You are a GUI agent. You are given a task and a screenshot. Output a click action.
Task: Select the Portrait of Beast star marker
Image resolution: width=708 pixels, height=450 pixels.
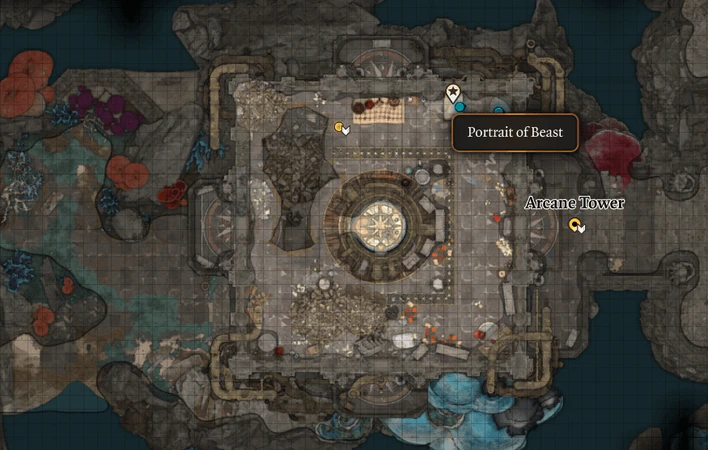click(x=453, y=92)
